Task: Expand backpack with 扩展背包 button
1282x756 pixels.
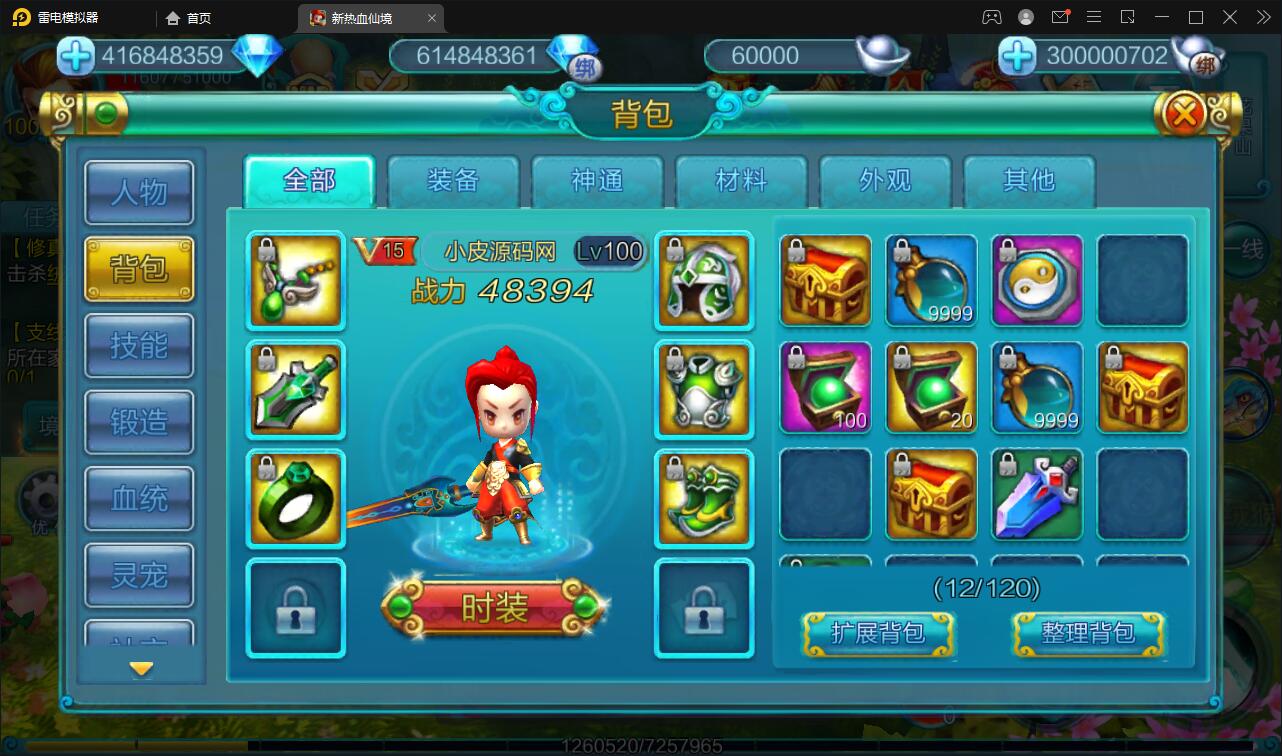Action: [878, 633]
